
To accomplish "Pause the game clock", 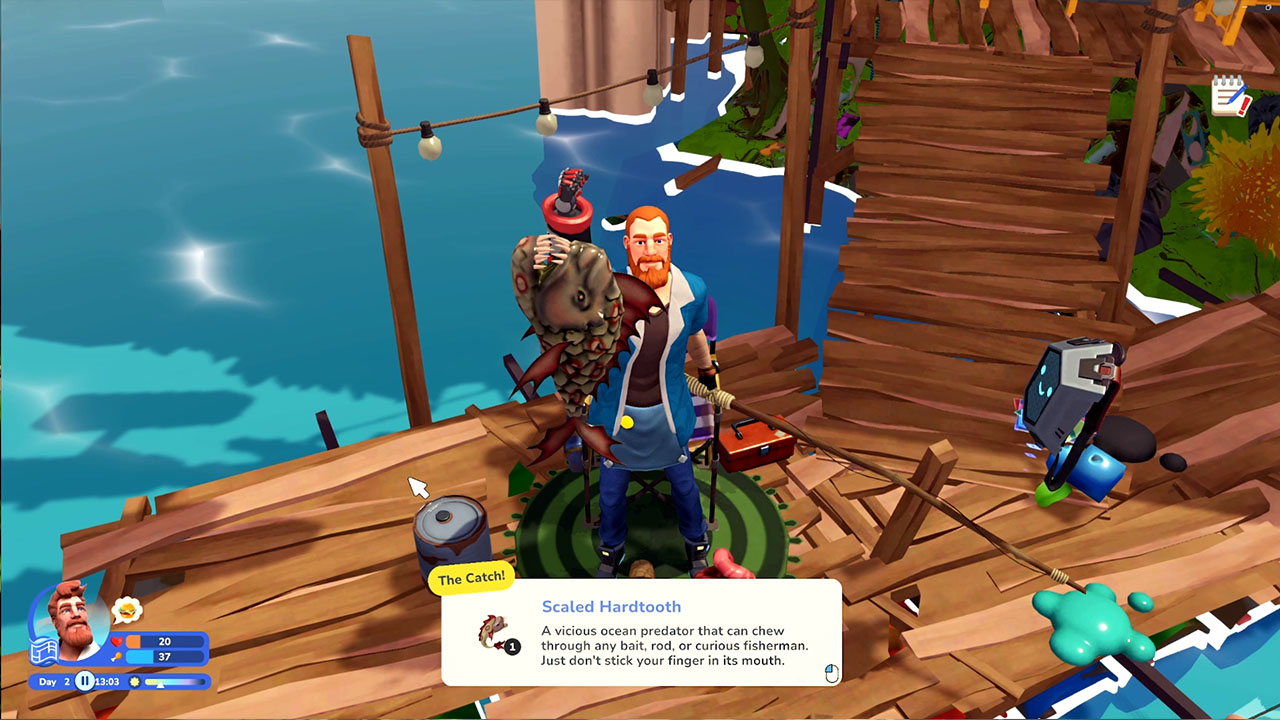I will tap(85, 681).
